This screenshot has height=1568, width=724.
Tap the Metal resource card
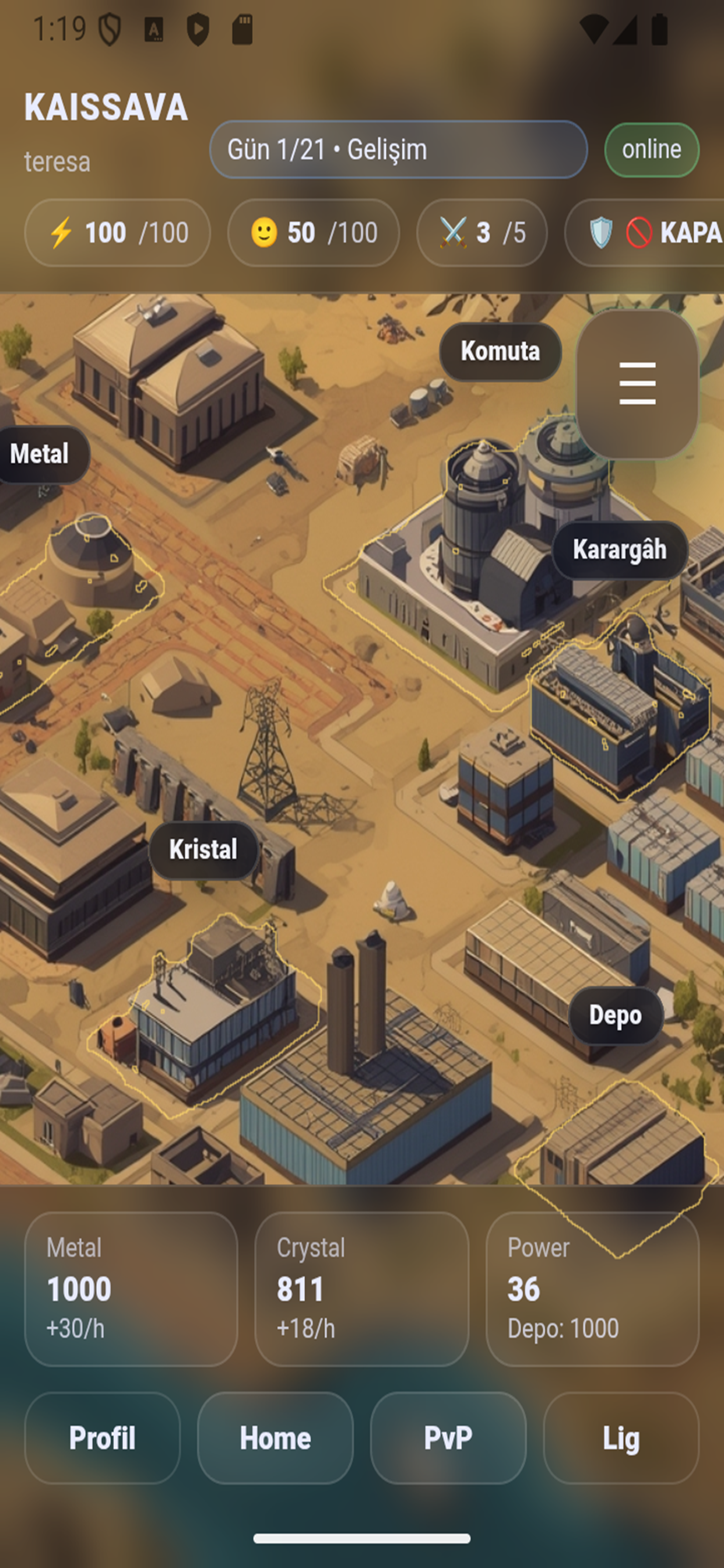coord(131,1289)
